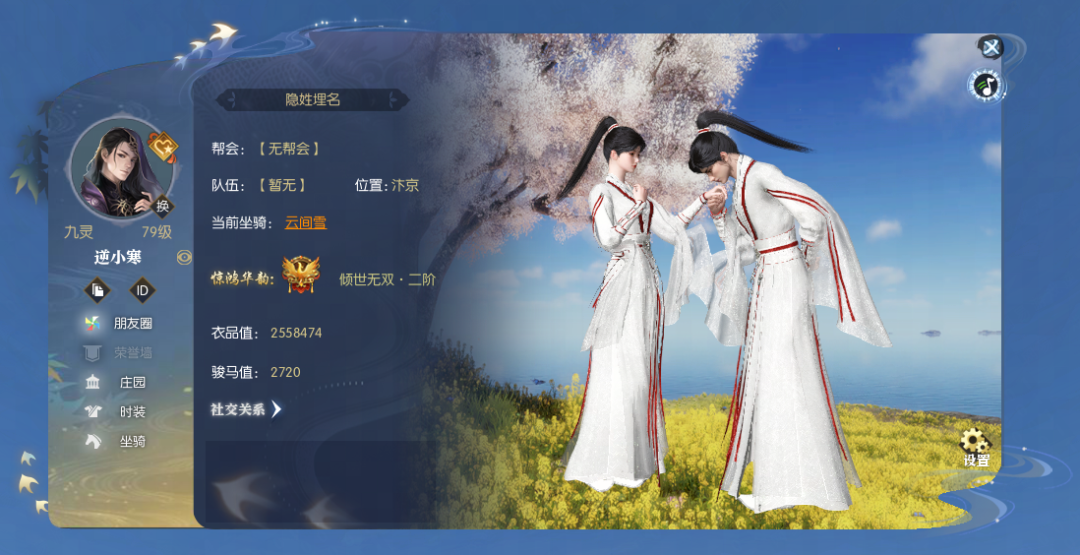Click the copy document icon

coord(98,290)
